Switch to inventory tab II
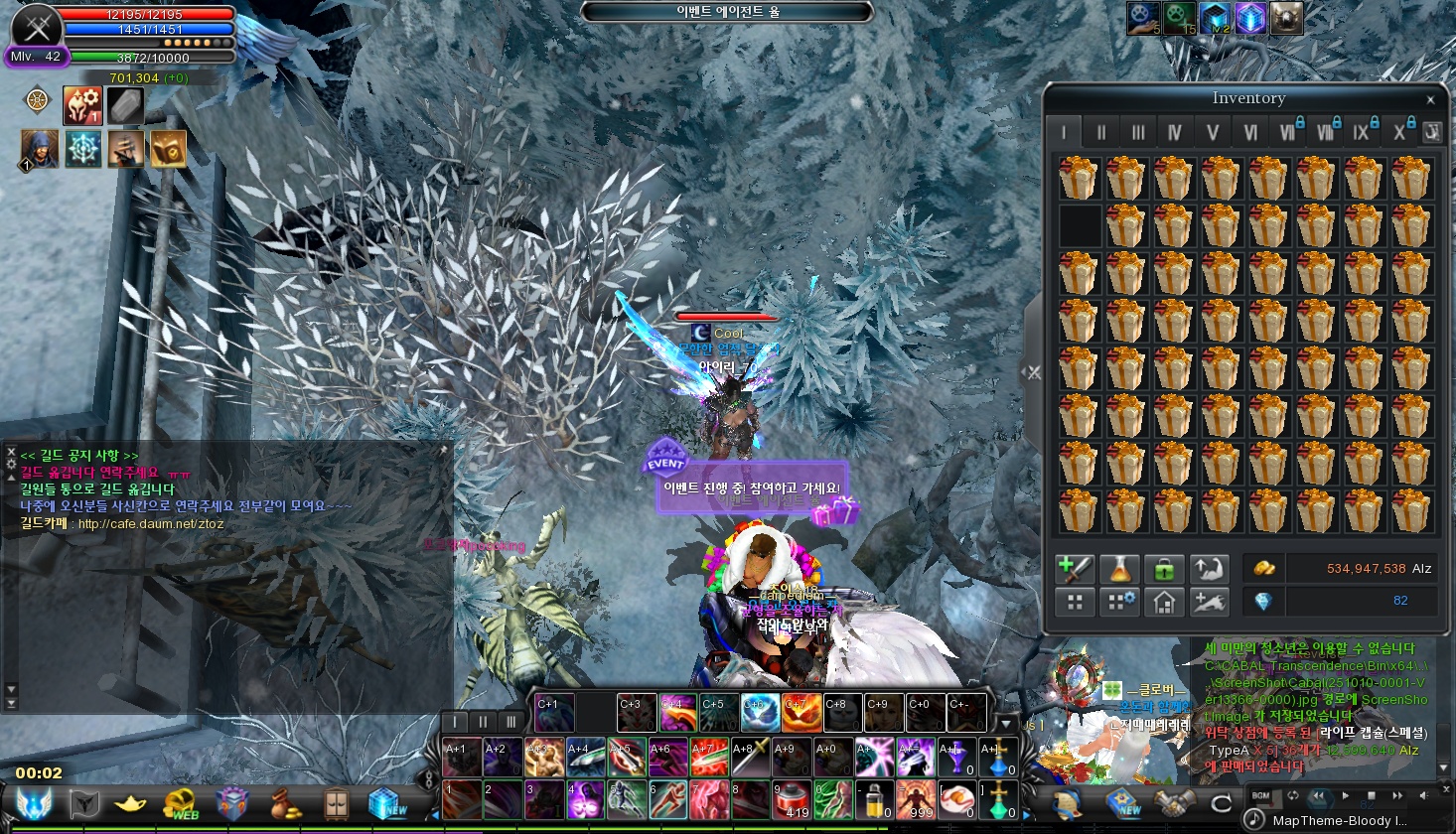The height and width of the screenshot is (834, 1456). [x=1100, y=132]
